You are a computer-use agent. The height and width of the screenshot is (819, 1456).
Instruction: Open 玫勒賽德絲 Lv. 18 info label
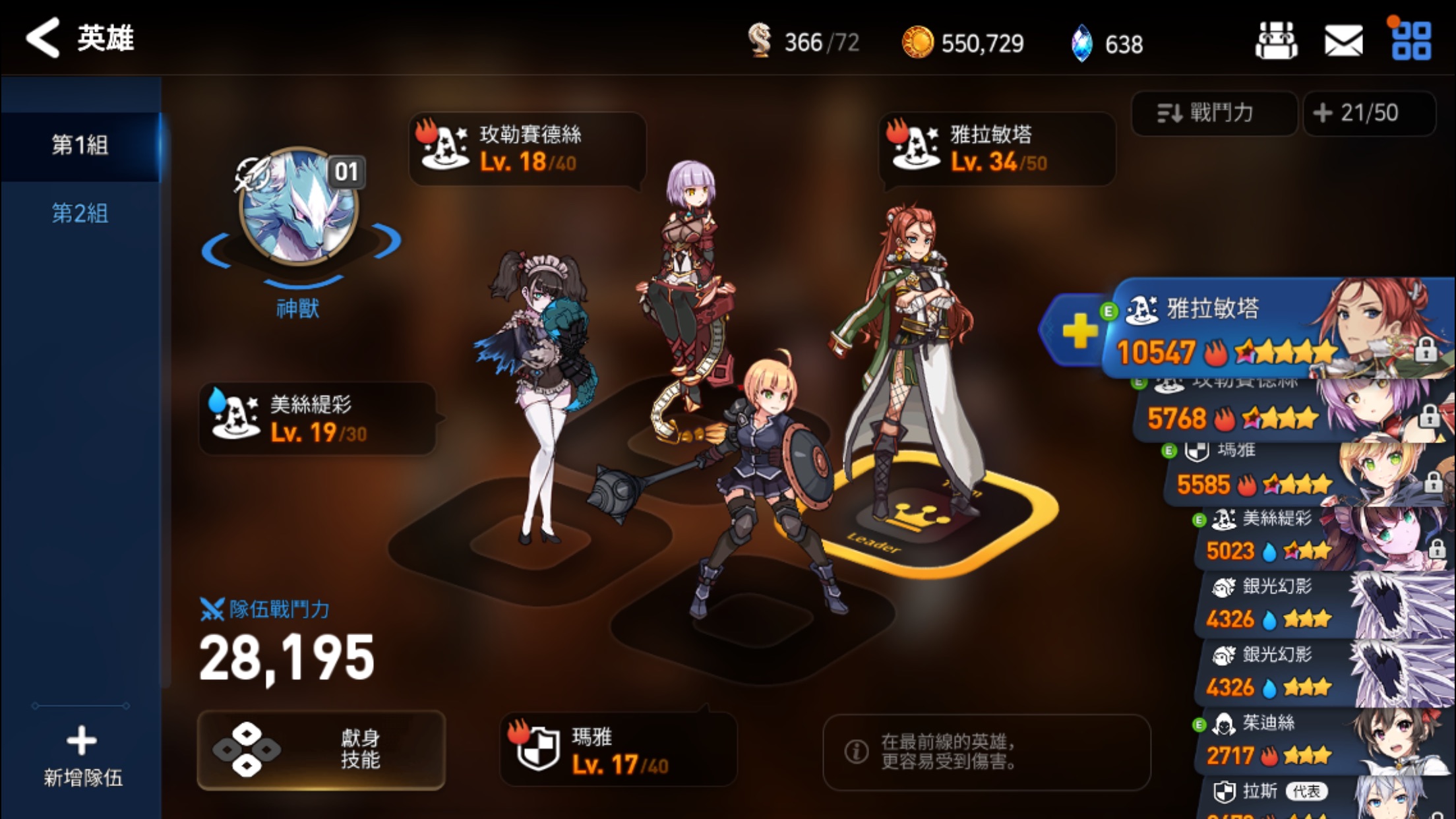pyautogui.click(x=527, y=148)
